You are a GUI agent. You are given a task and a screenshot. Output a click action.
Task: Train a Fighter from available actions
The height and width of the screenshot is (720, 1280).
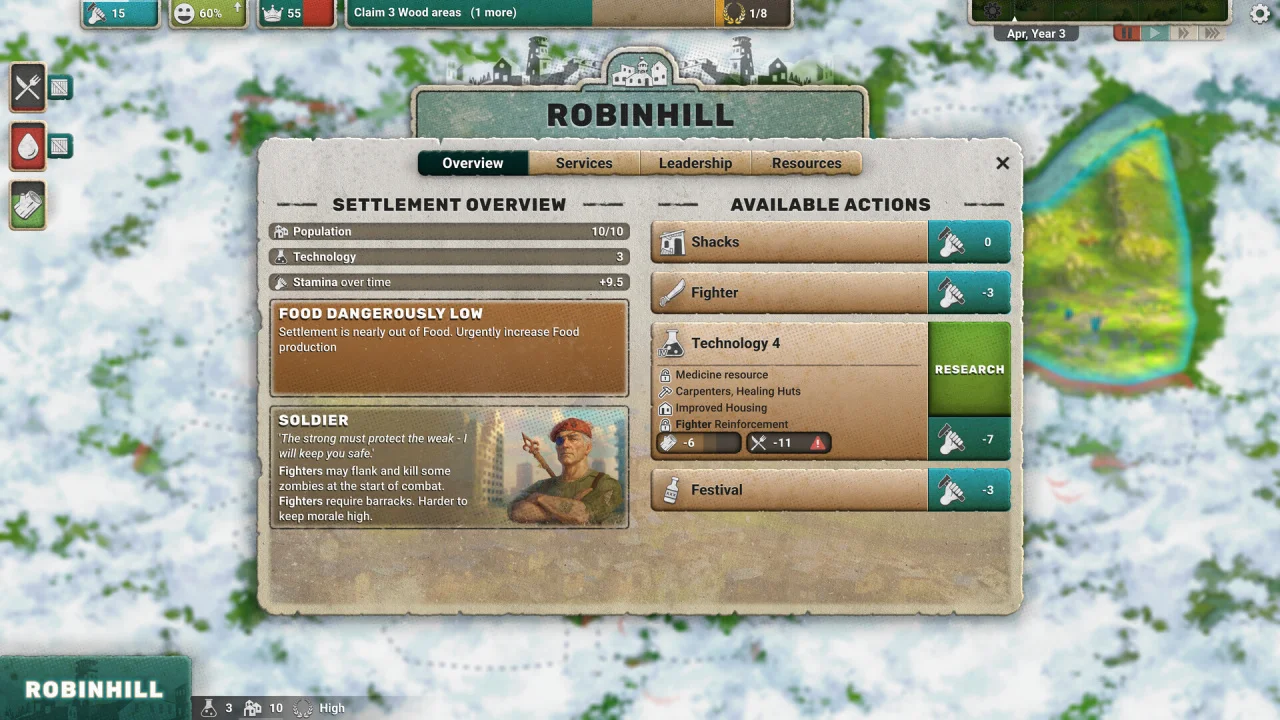(790, 293)
